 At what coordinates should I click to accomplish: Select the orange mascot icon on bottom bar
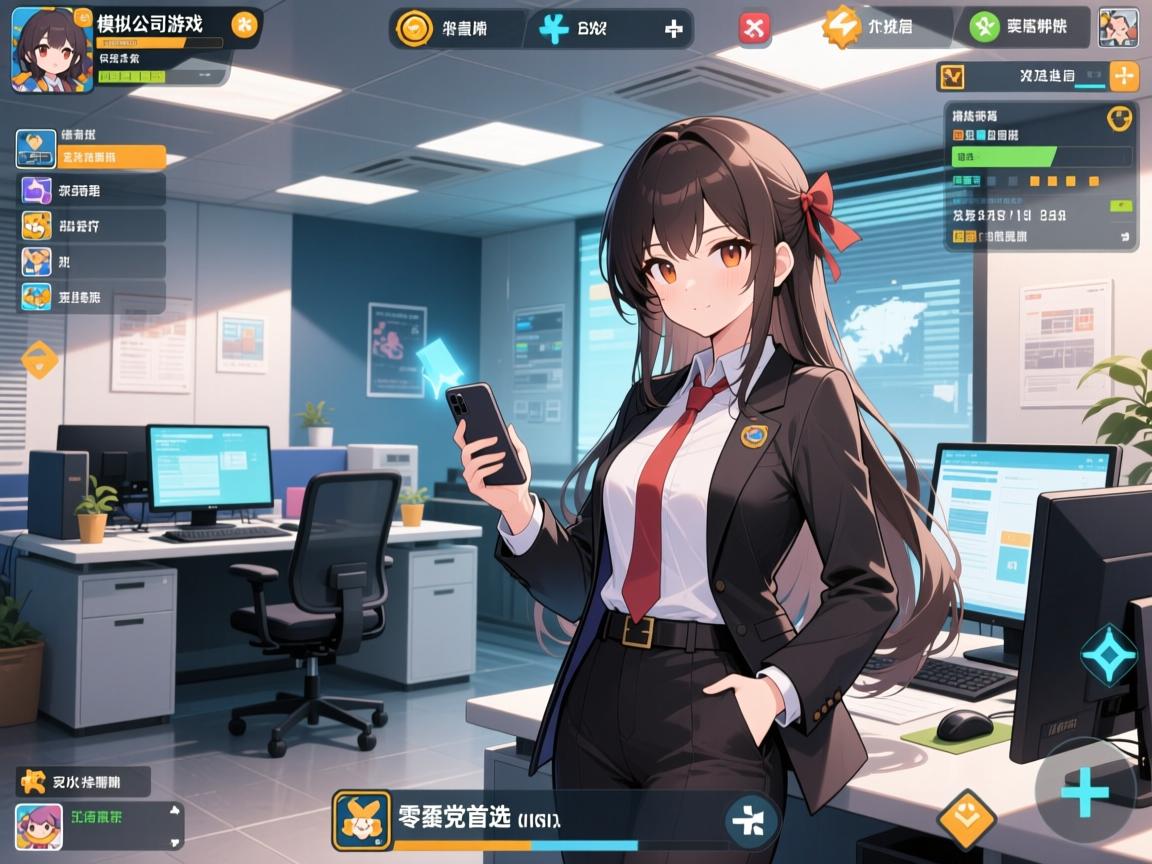pyautogui.click(x=361, y=819)
